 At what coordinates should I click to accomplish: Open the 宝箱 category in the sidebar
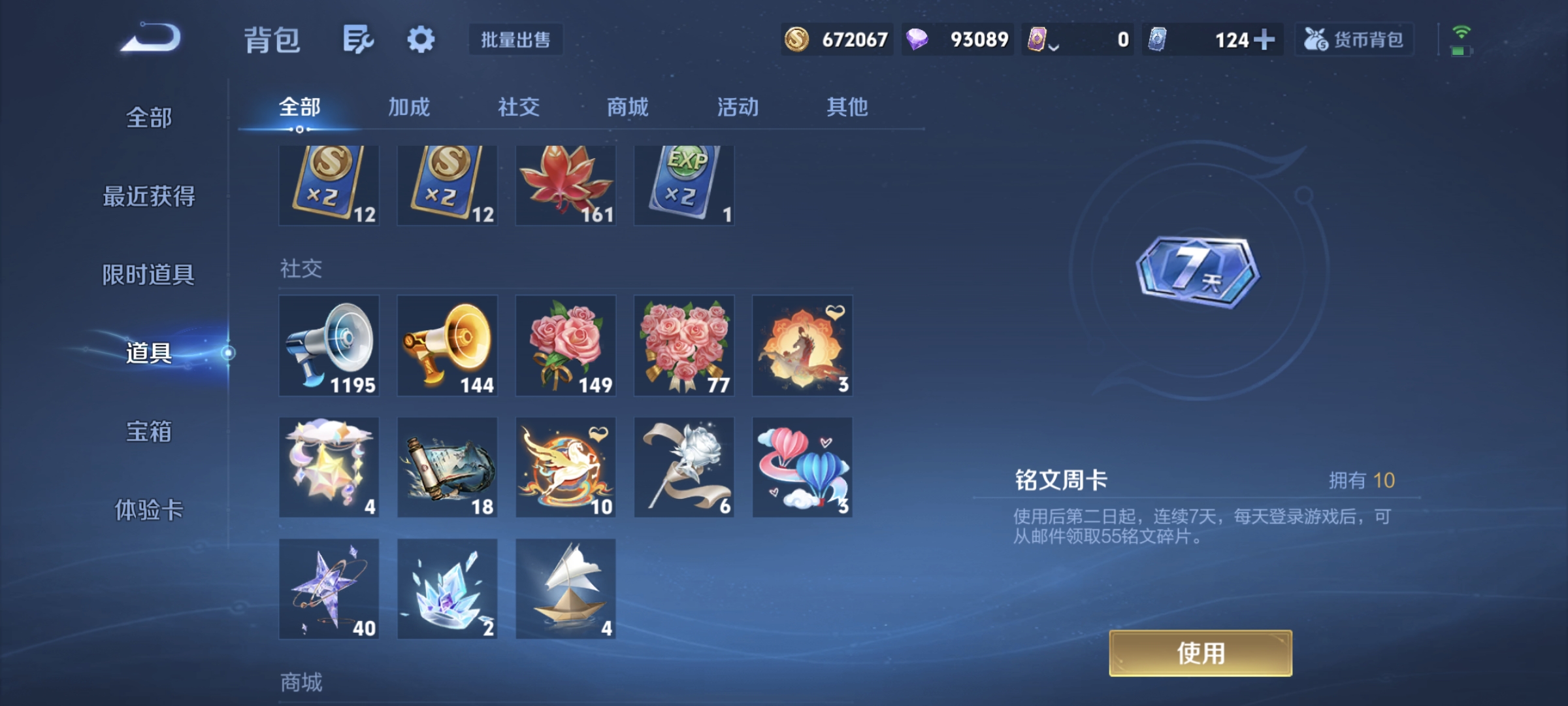click(149, 433)
